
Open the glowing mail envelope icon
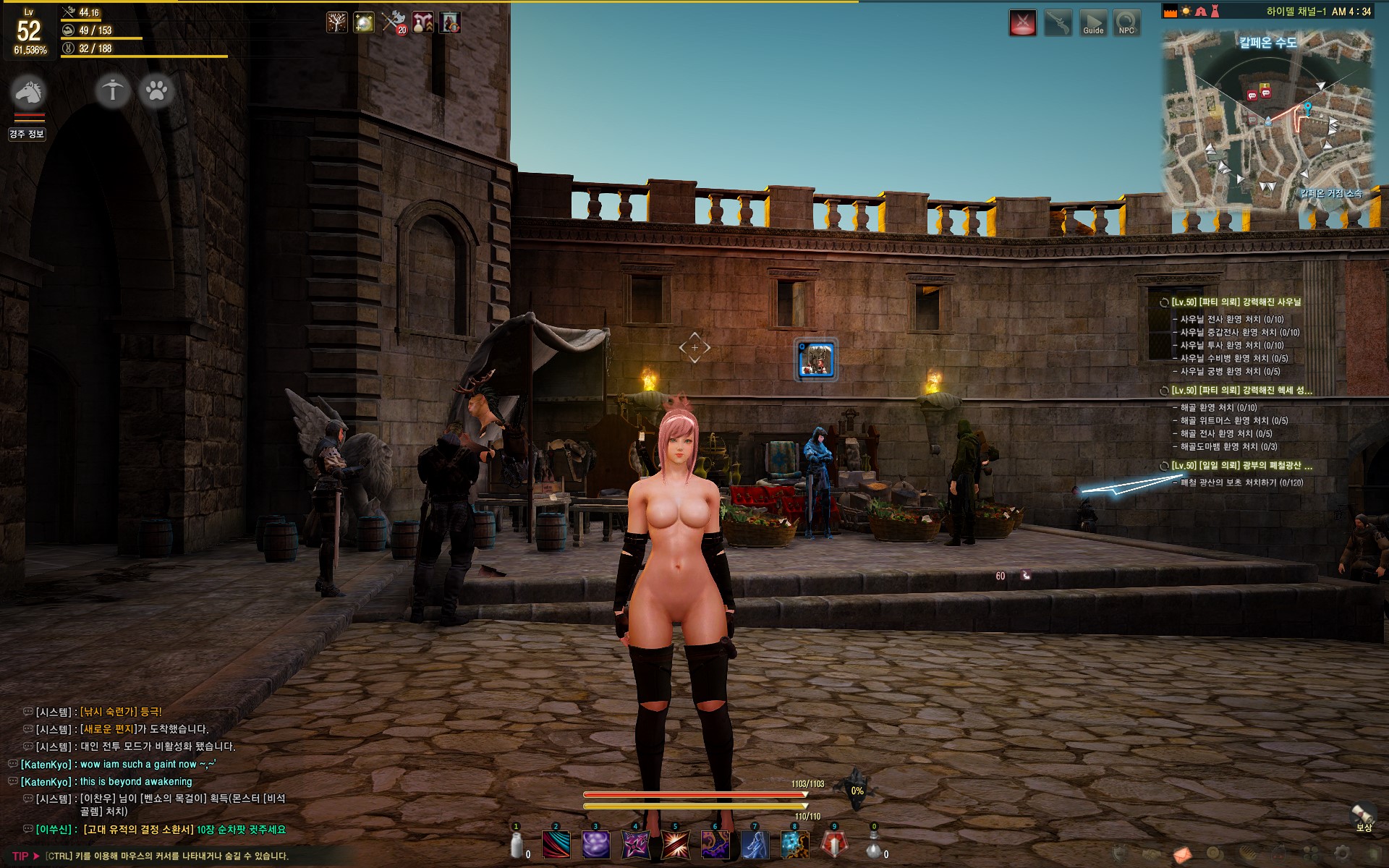pos(1182,855)
